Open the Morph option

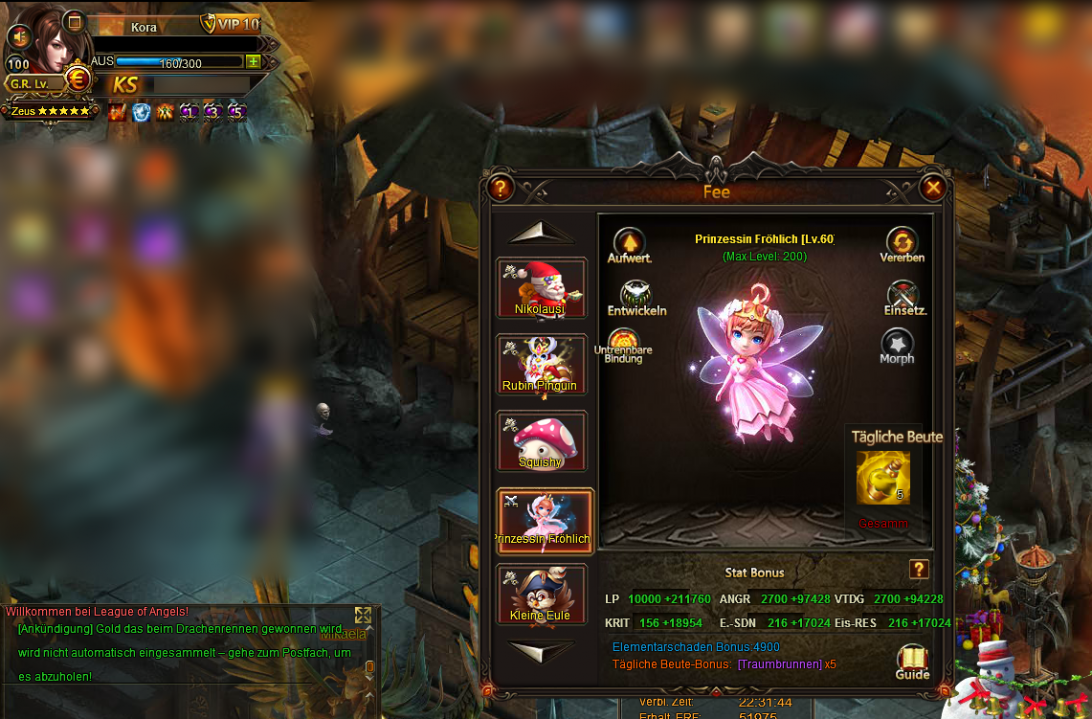(x=897, y=345)
